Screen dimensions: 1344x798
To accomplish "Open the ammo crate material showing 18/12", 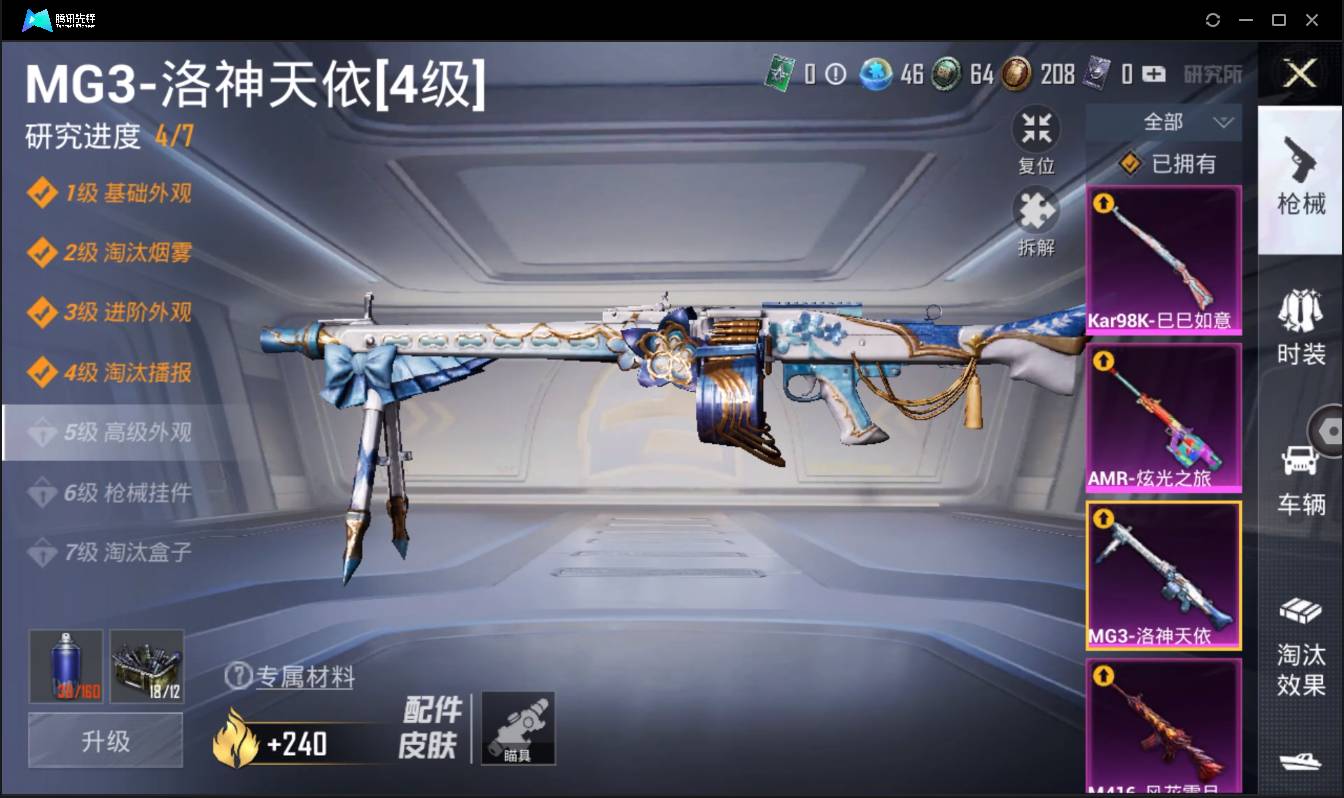I will tap(146, 665).
